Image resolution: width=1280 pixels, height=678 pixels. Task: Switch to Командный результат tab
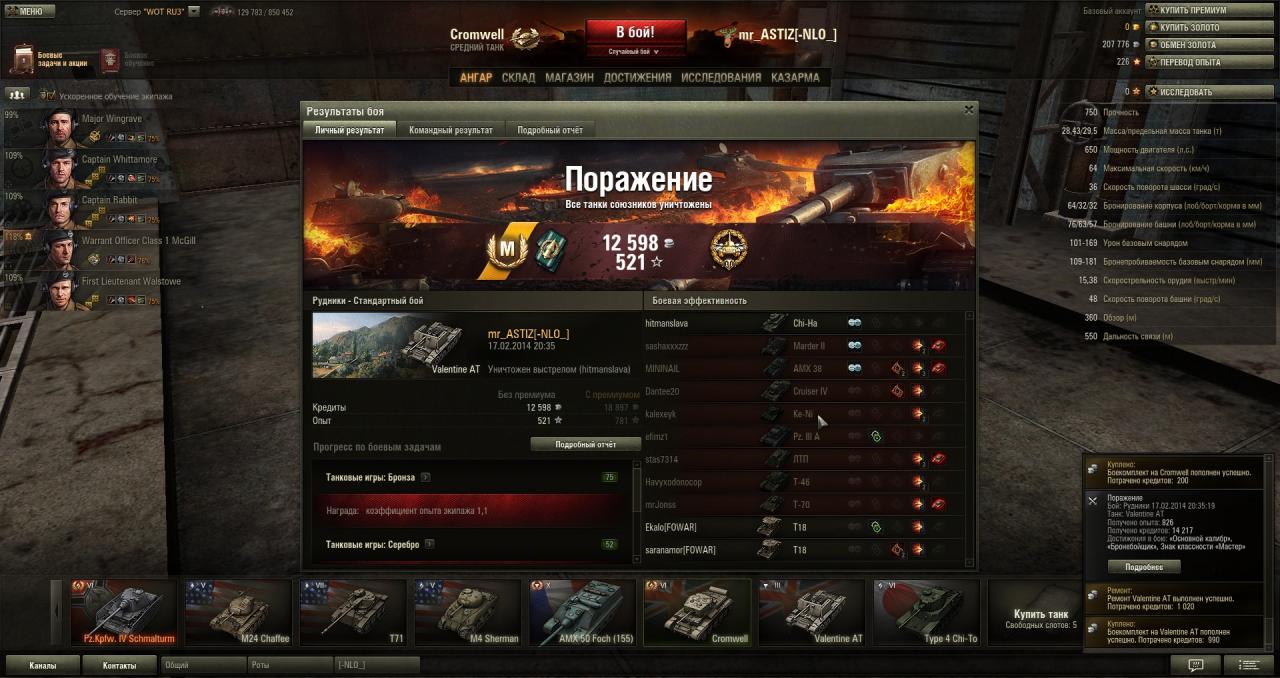coord(450,130)
